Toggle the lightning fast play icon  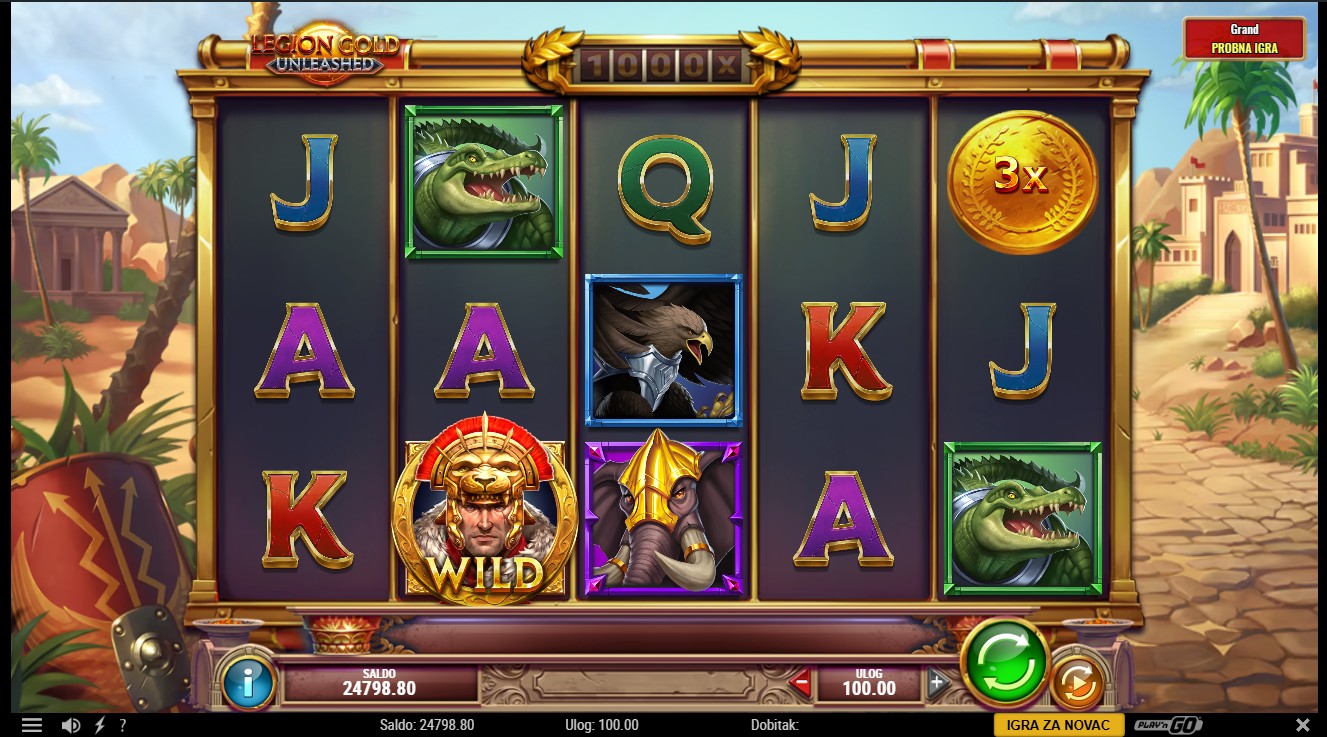[99, 725]
